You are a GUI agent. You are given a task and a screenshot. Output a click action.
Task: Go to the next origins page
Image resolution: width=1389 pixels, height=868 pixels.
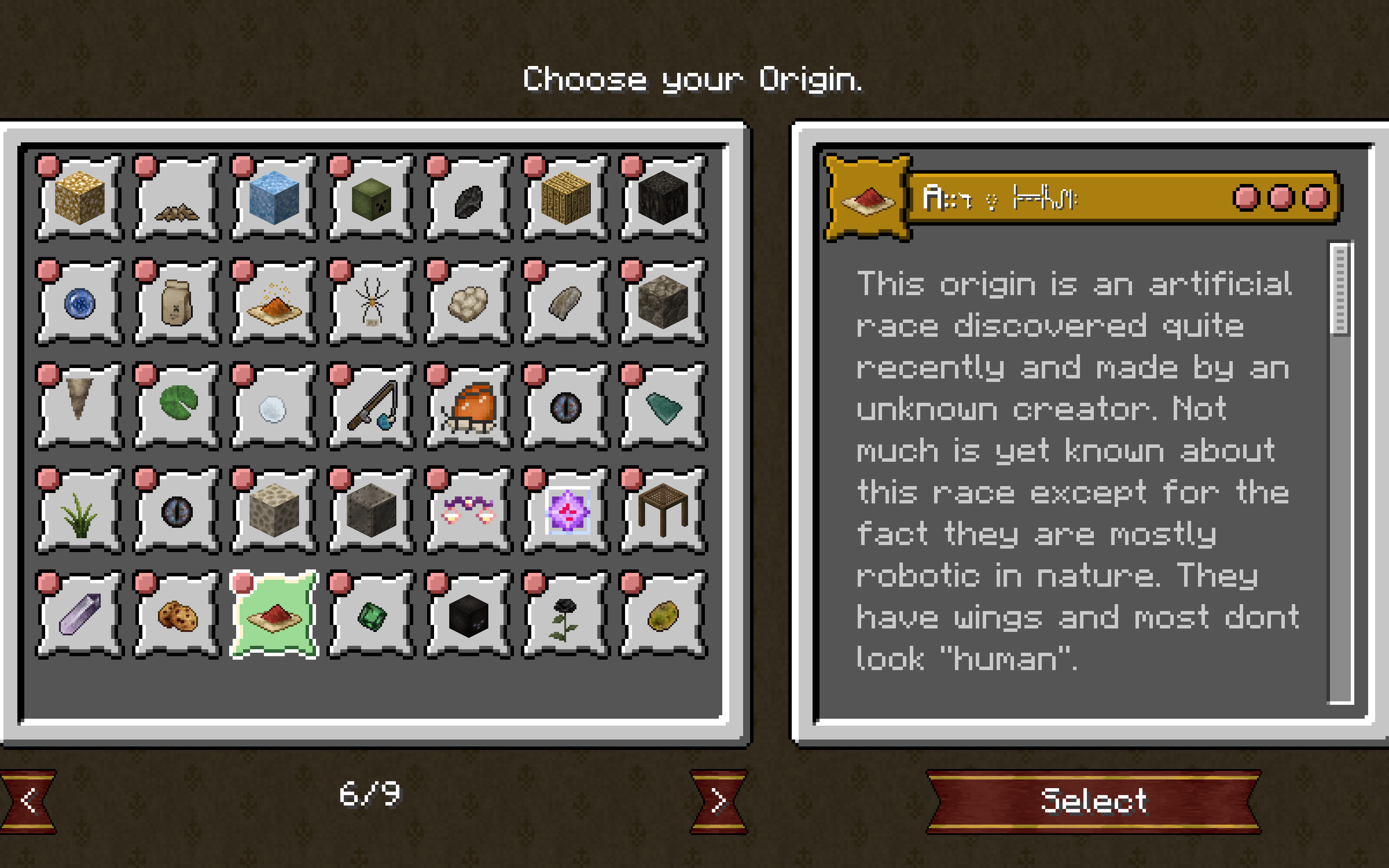(719, 801)
